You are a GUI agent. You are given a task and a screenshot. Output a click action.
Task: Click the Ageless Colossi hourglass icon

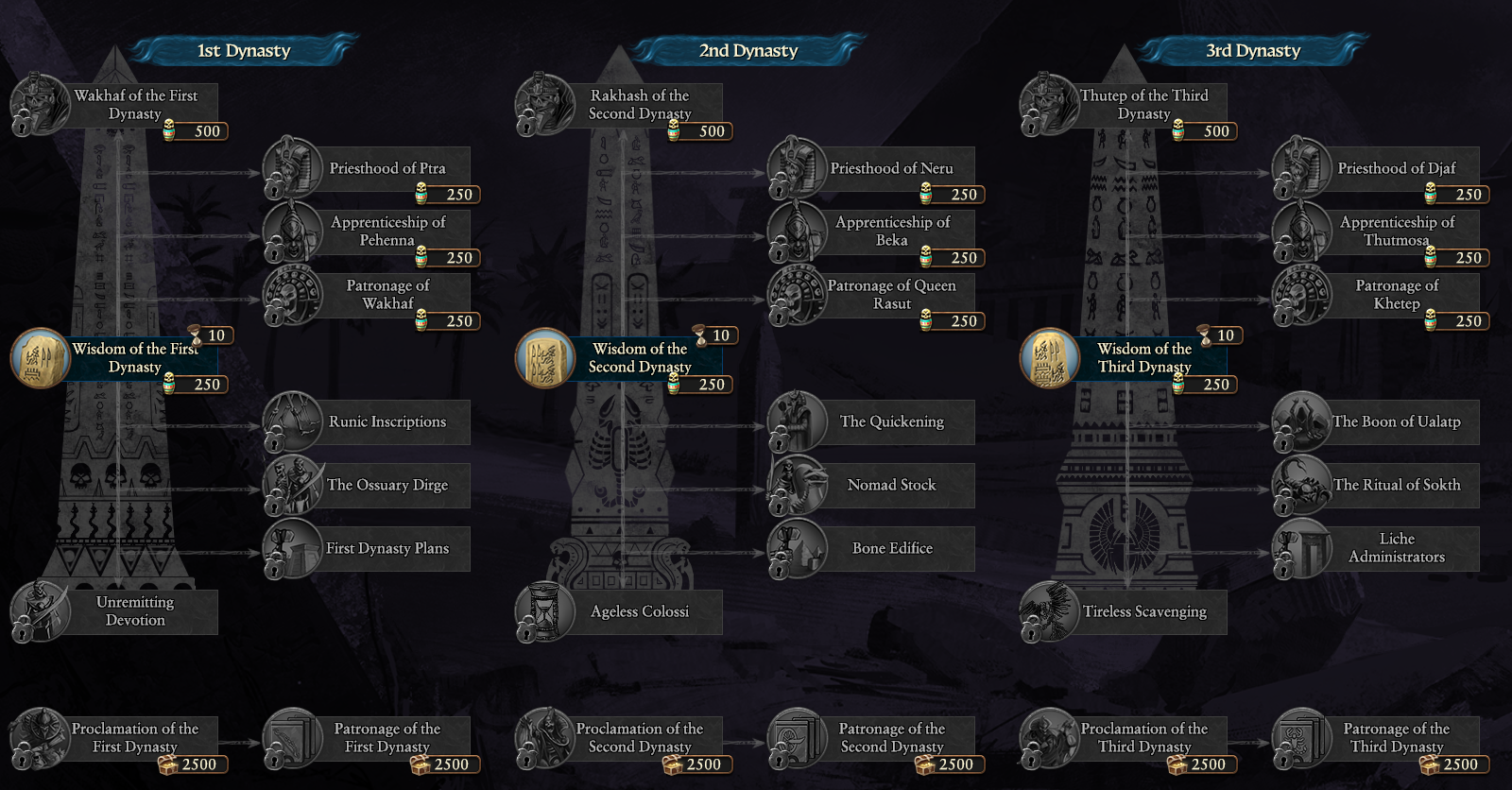[x=543, y=611]
